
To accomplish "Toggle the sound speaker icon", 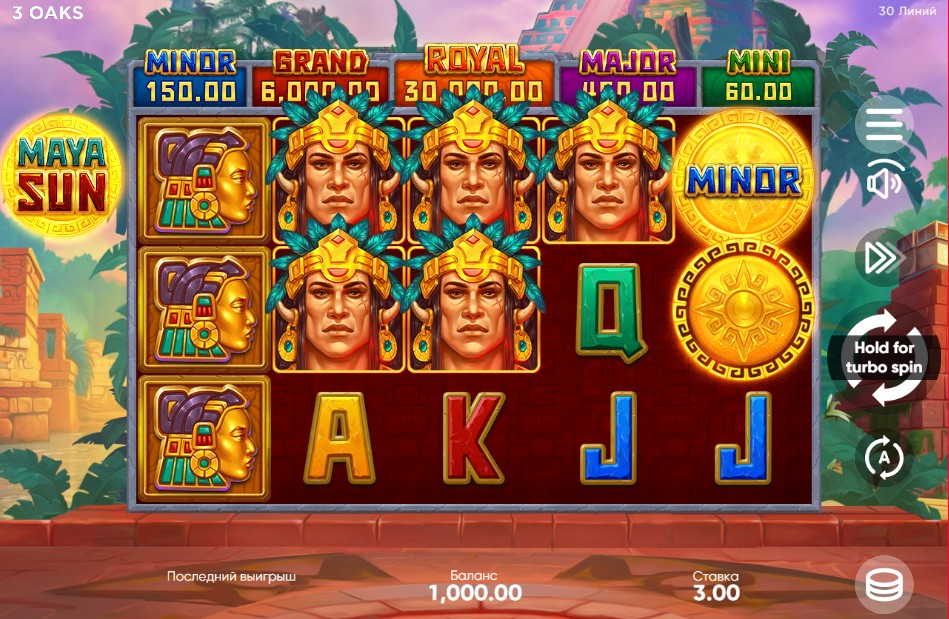I will pyautogui.click(x=883, y=183).
